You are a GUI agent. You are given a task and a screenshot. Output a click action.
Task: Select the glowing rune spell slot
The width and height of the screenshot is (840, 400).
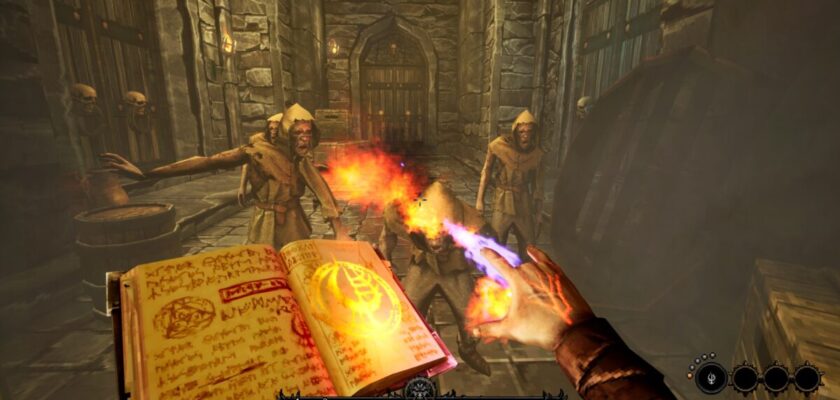[712, 378]
